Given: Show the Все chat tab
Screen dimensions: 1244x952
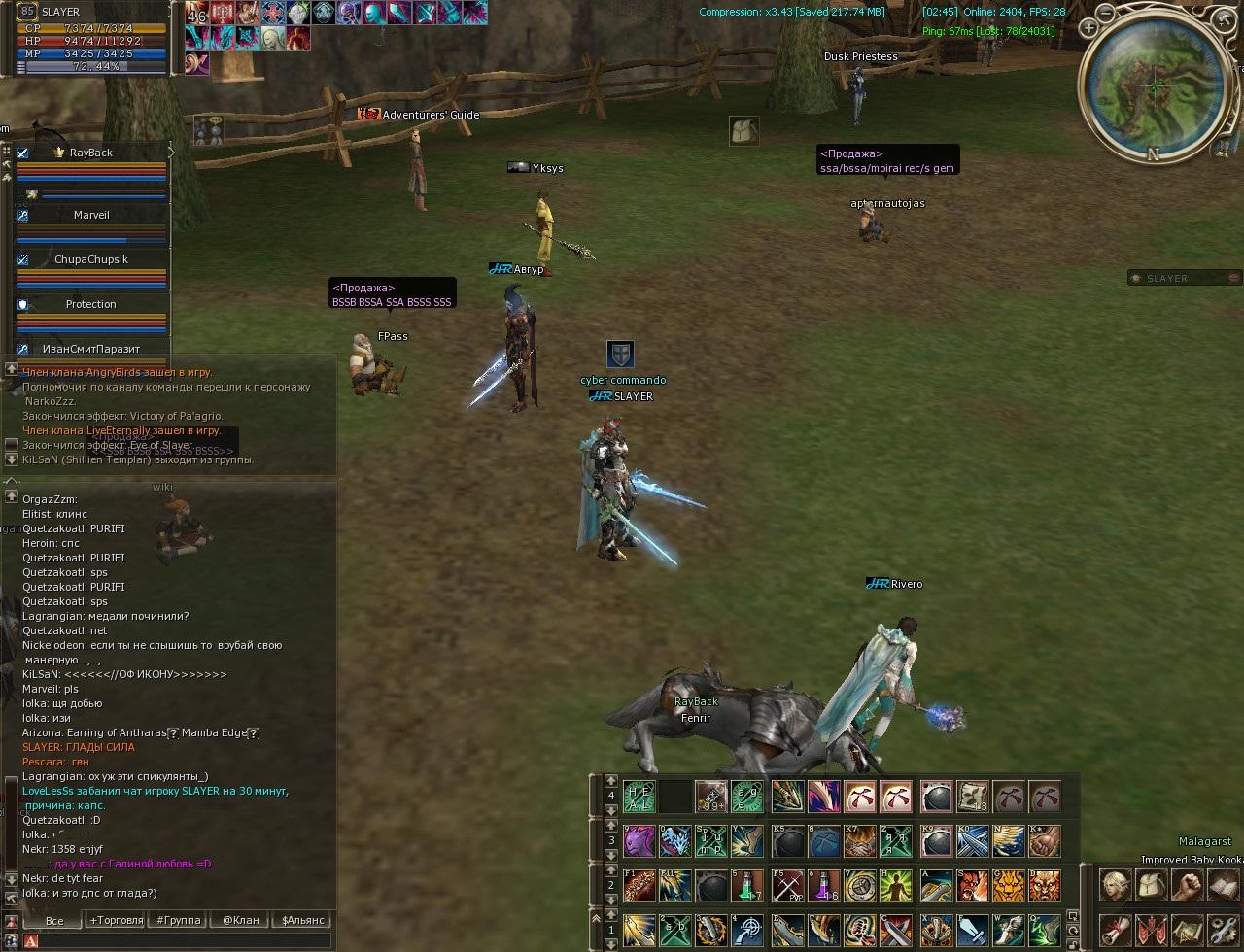Looking at the screenshot, I should 53,920.
